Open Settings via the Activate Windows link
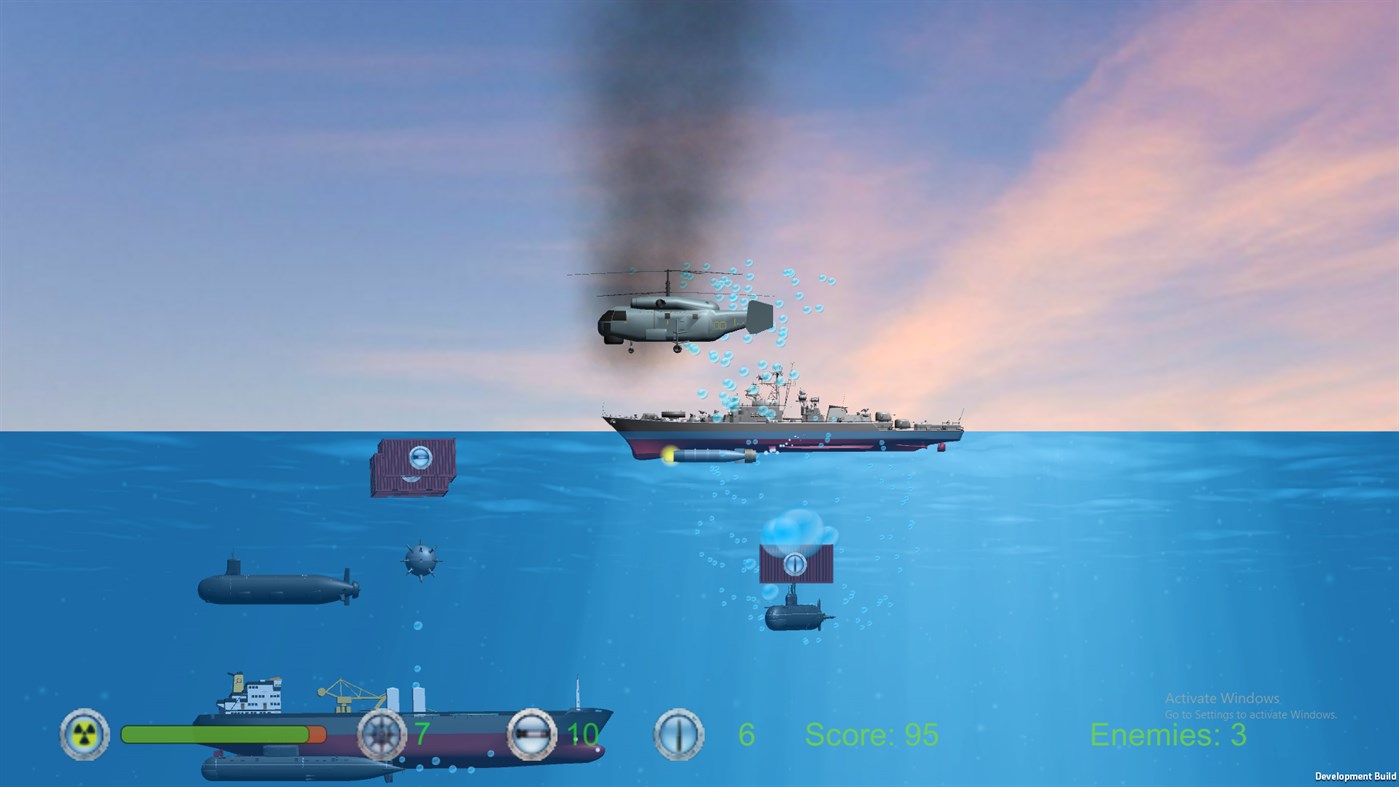Image resolution: width=1399 pixels, height=787 pixels. 1252,714
